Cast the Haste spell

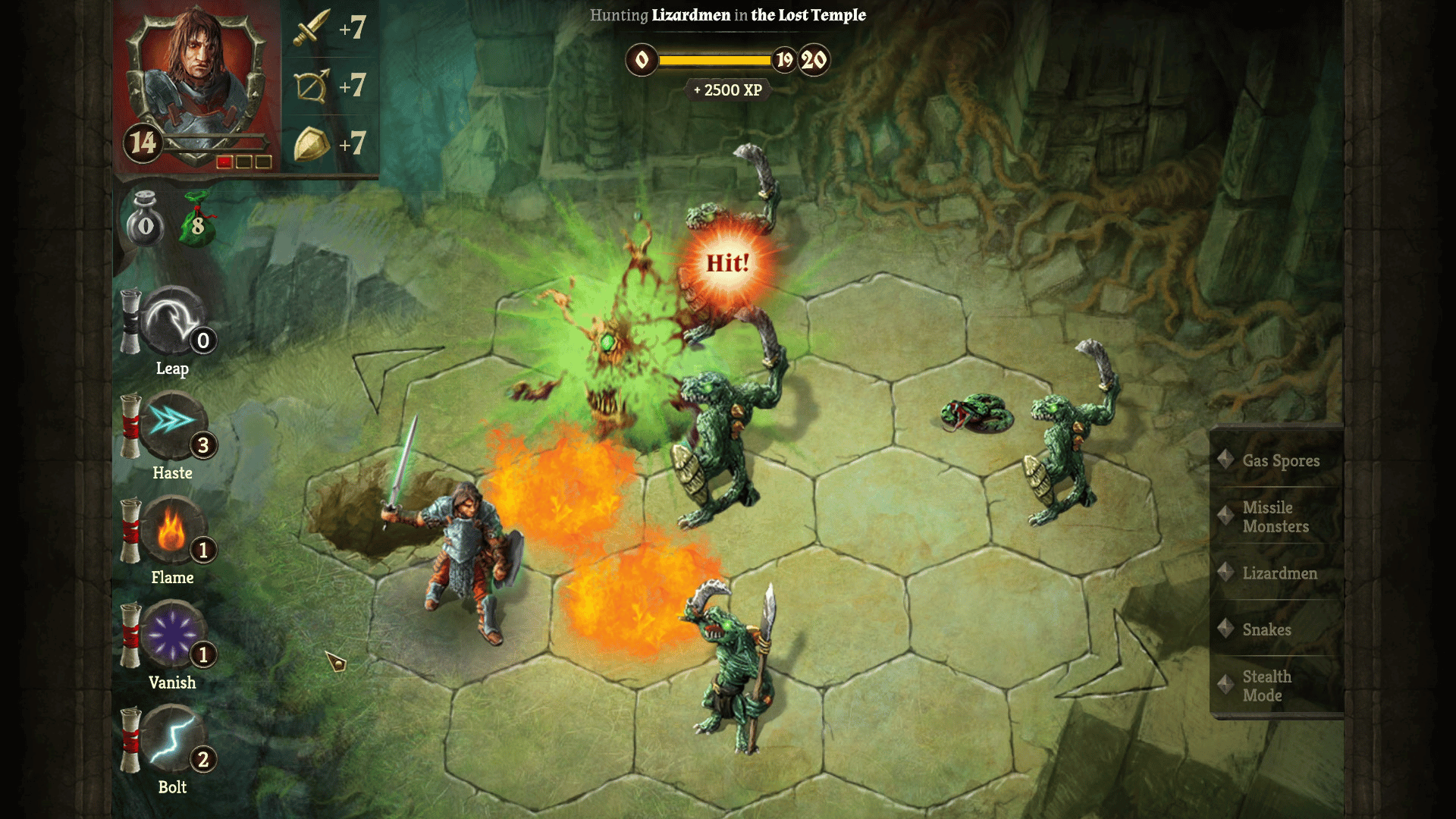(173, 426)
